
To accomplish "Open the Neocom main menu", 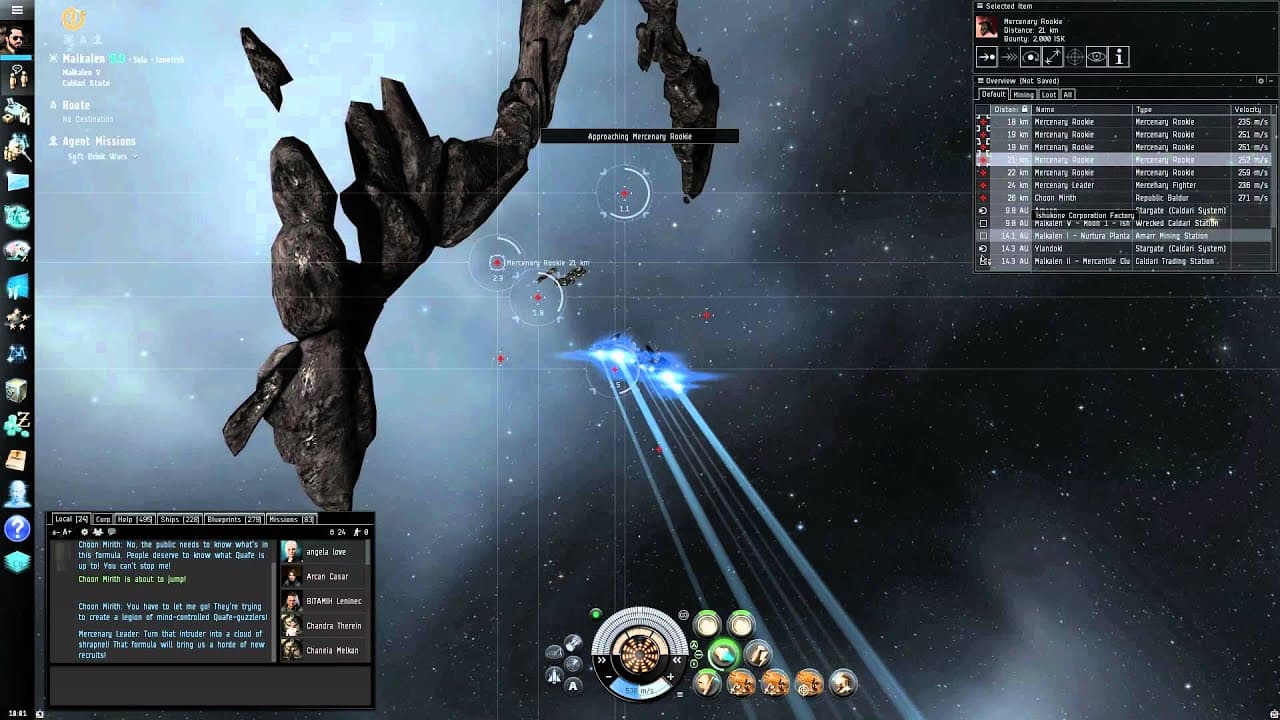I will [x=17, y=10].
